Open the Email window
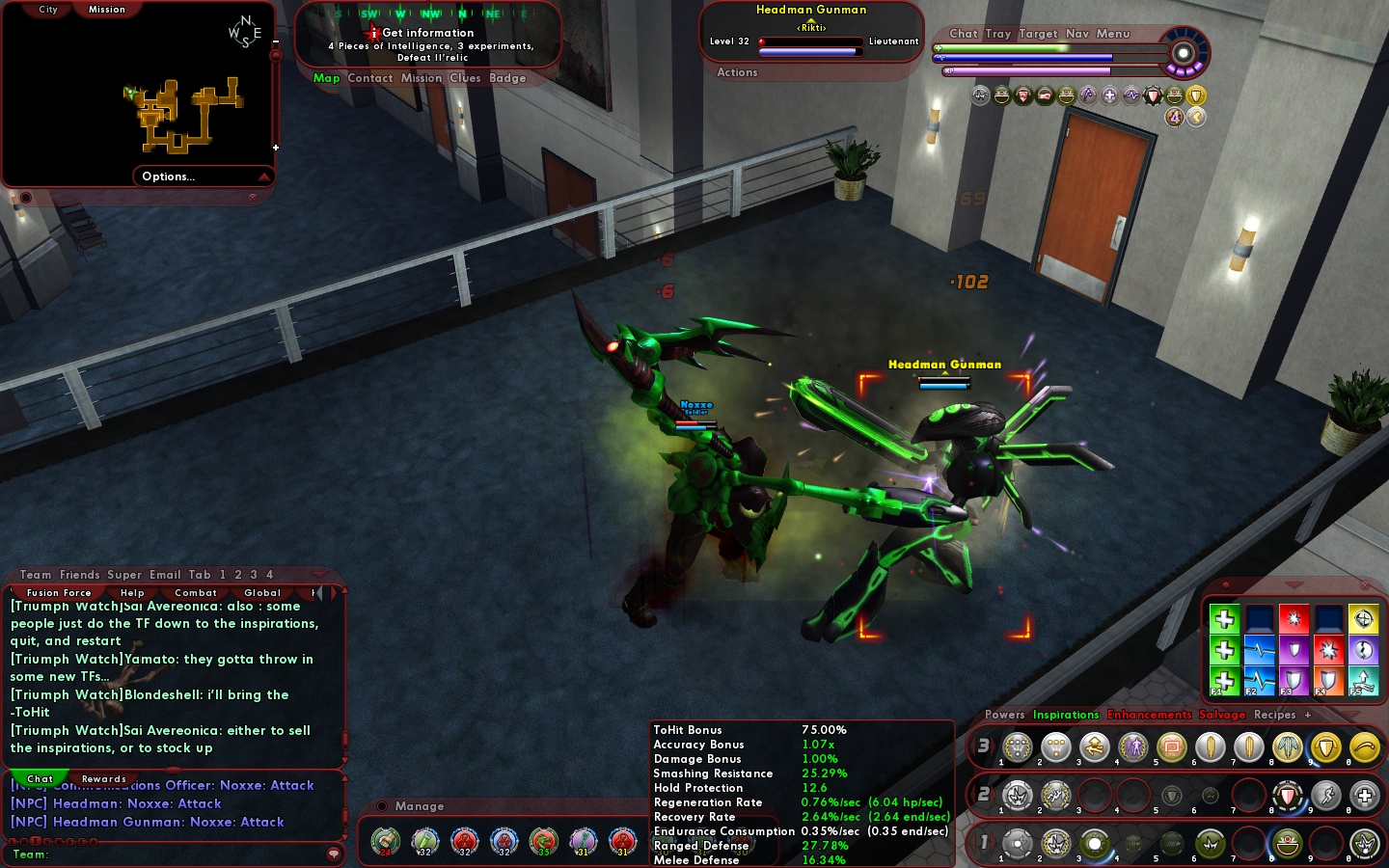Image resolution: width=1389 pixels, height=868 pixels. coord(165,575)
